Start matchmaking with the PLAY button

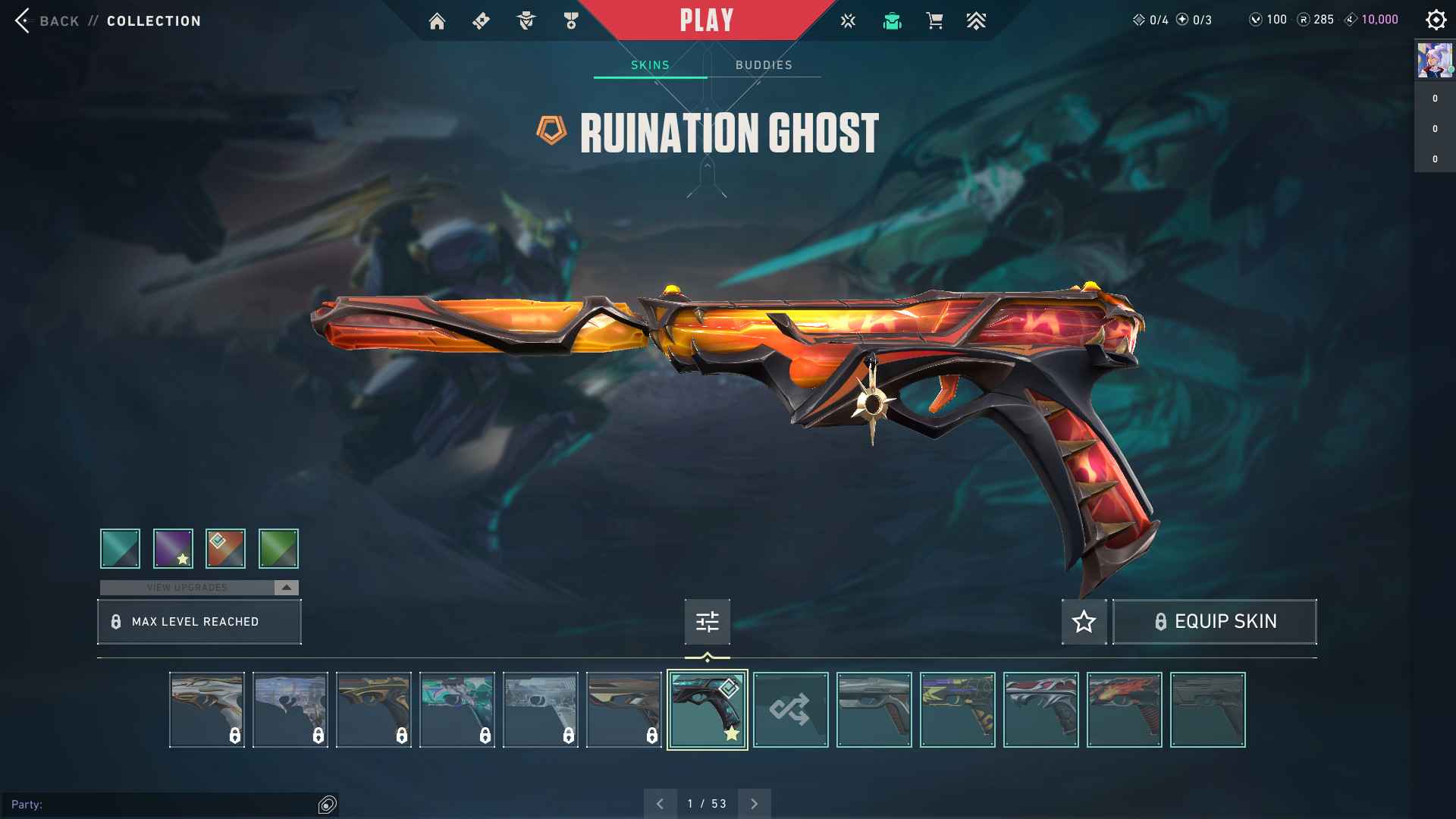(706, 20)
